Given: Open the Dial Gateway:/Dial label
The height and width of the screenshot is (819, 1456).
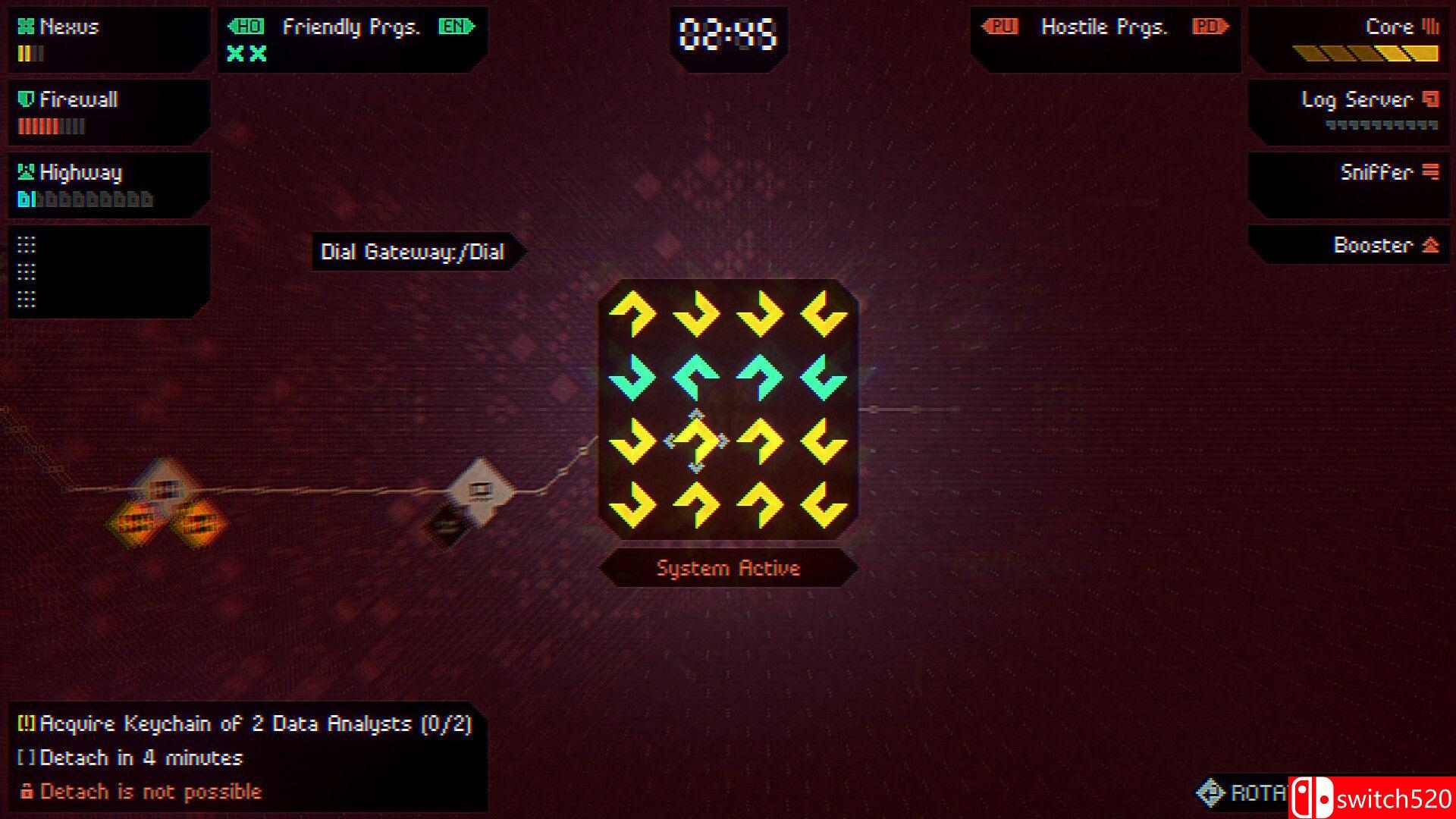Looking at the screenshot, I should pyautogui.click(x=413, y=252).
